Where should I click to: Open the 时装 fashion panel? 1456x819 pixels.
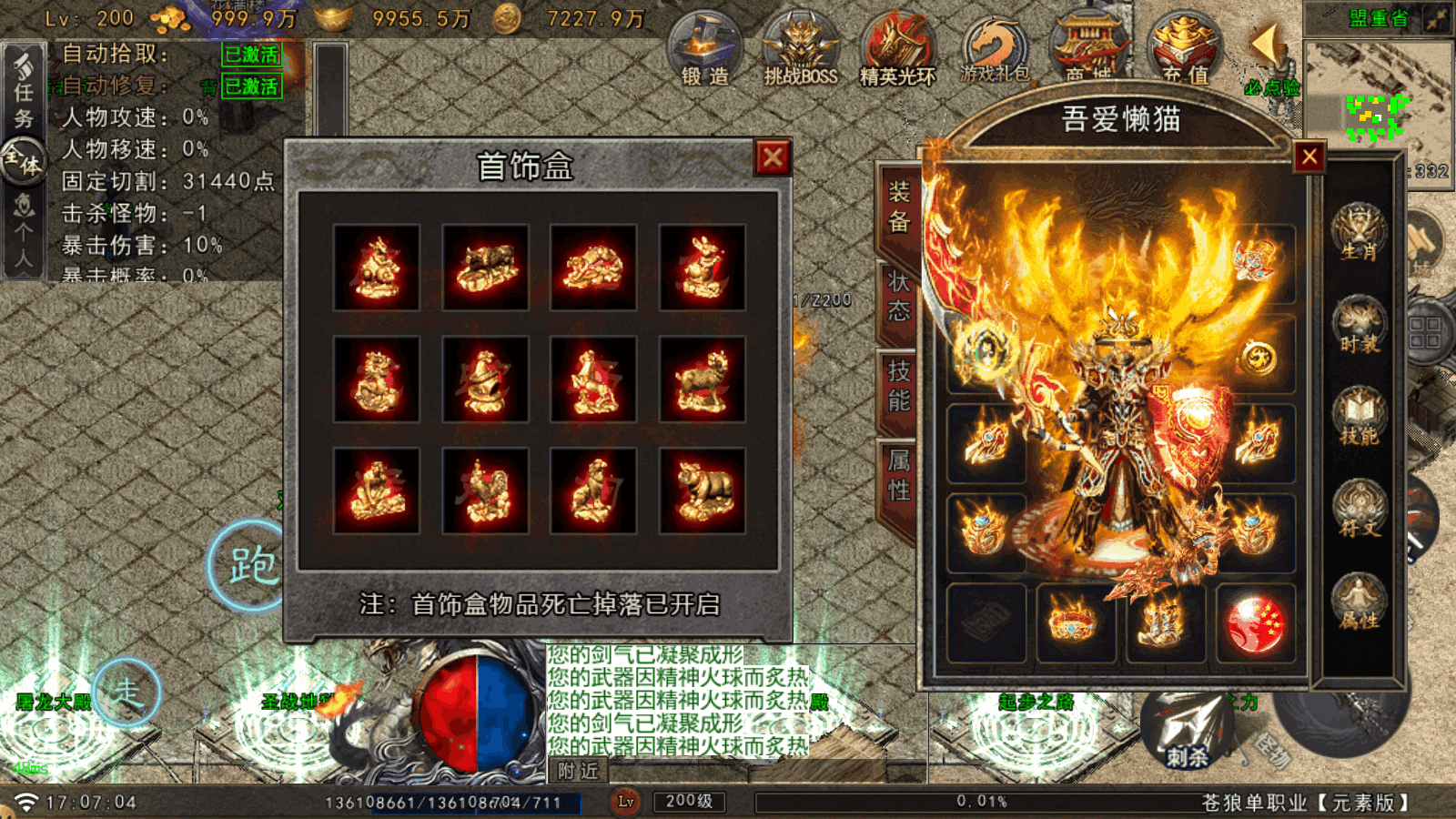click(1359, 325)
